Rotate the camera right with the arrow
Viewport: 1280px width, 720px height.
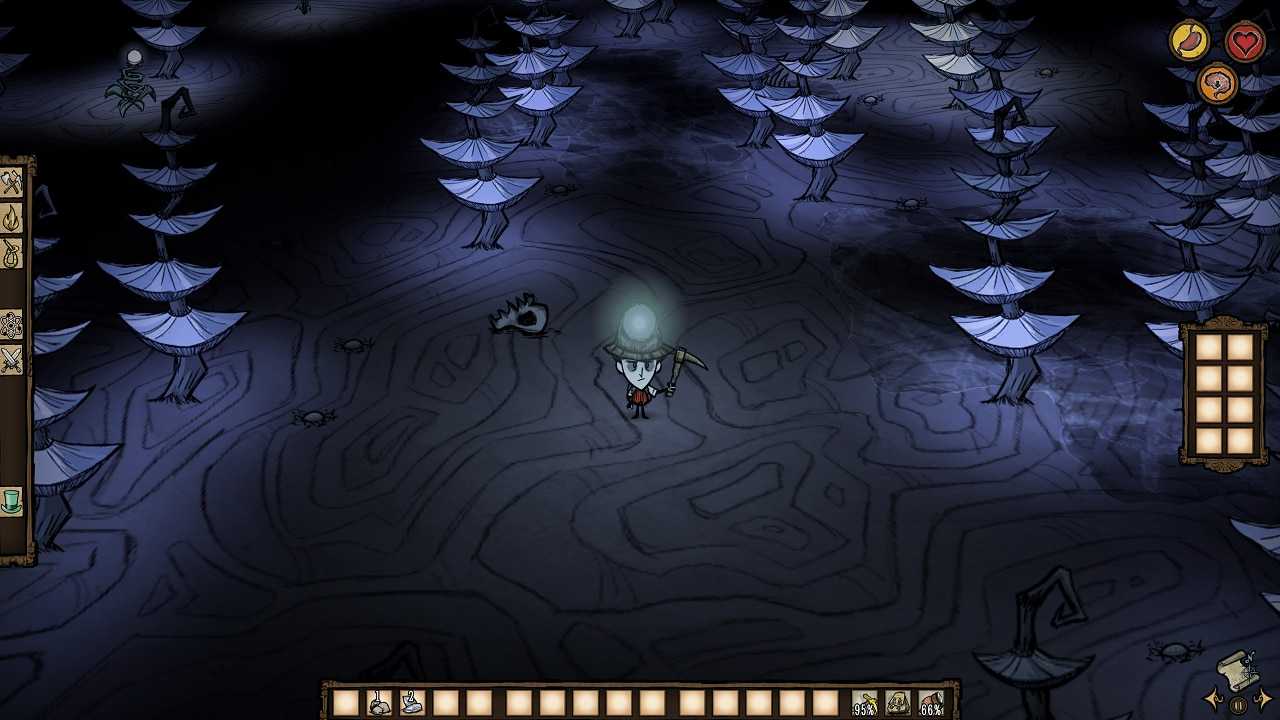coord(1262,698)
